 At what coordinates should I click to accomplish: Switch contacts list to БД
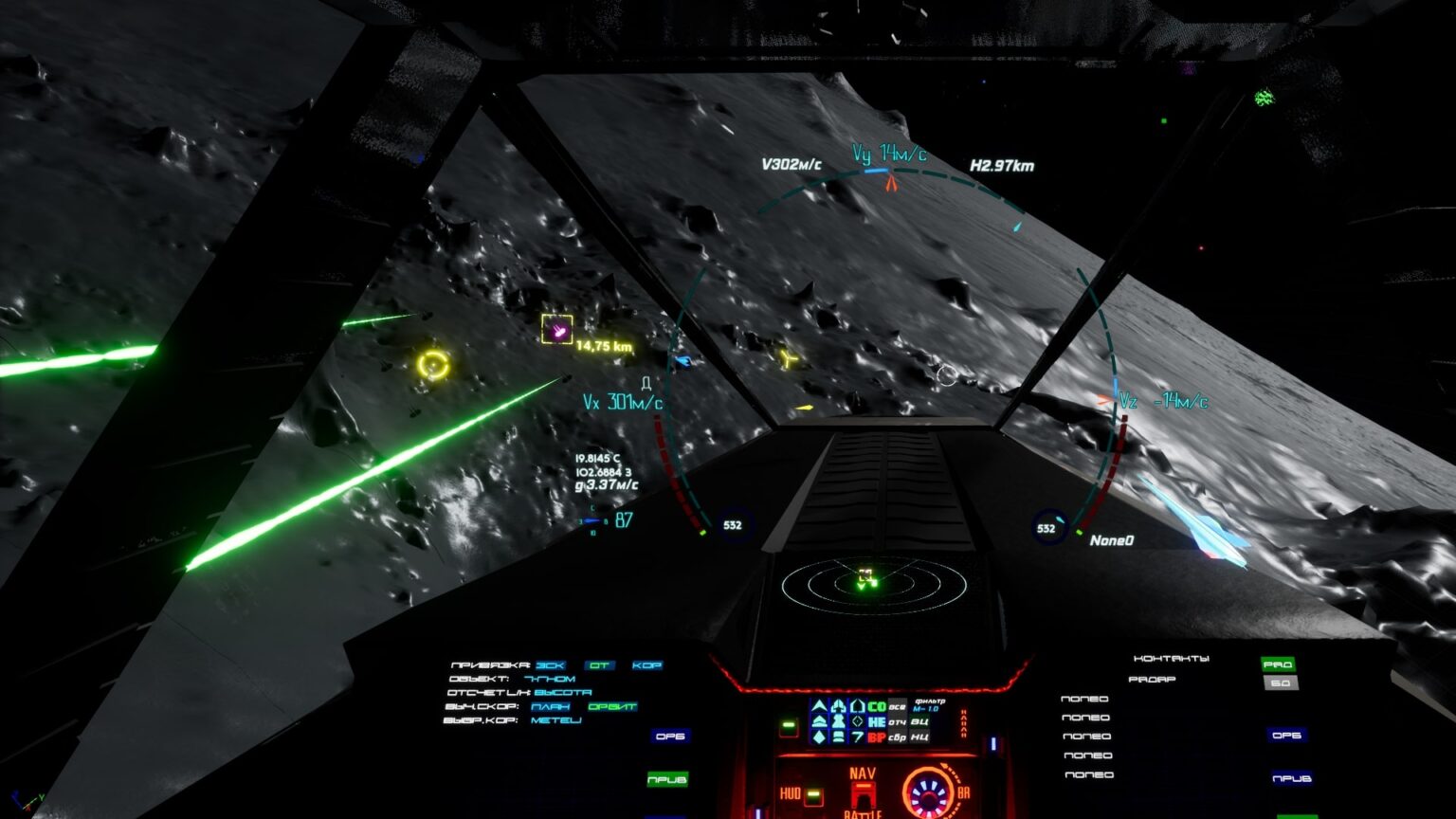coord(1281,682)
